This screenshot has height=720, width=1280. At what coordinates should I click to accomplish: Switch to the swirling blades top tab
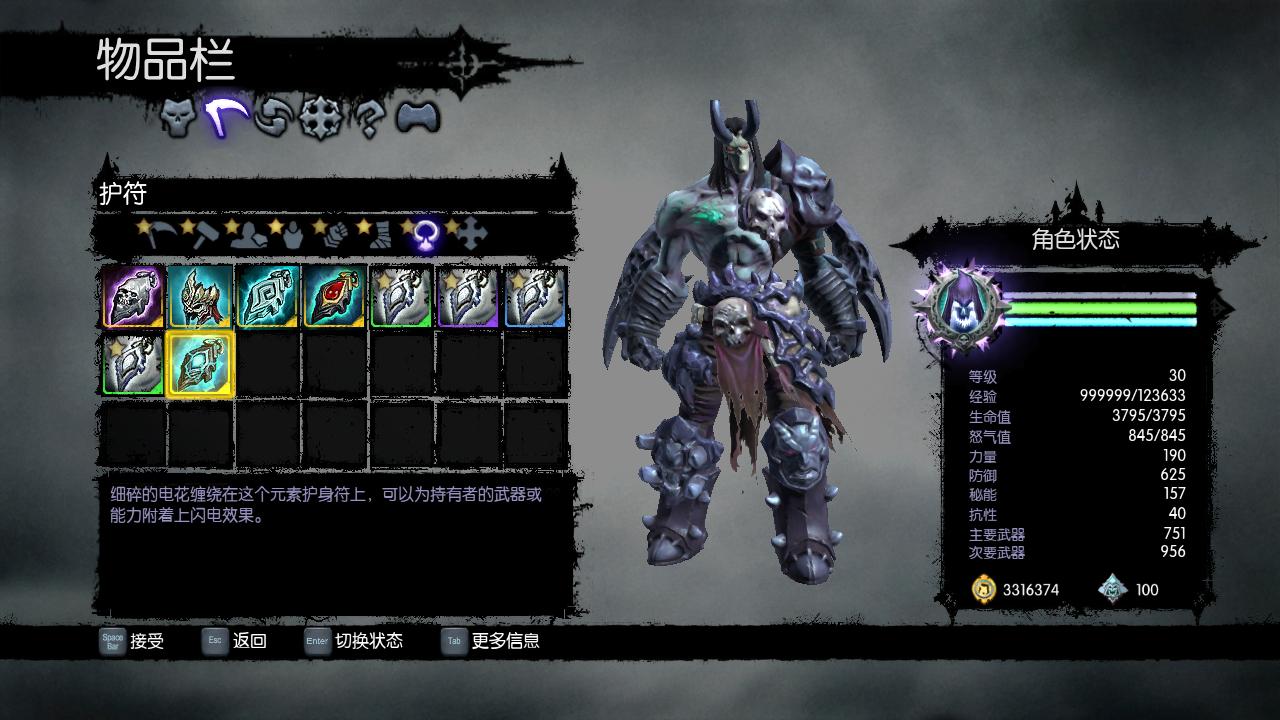pyautogui.click(x=272, y=118)
